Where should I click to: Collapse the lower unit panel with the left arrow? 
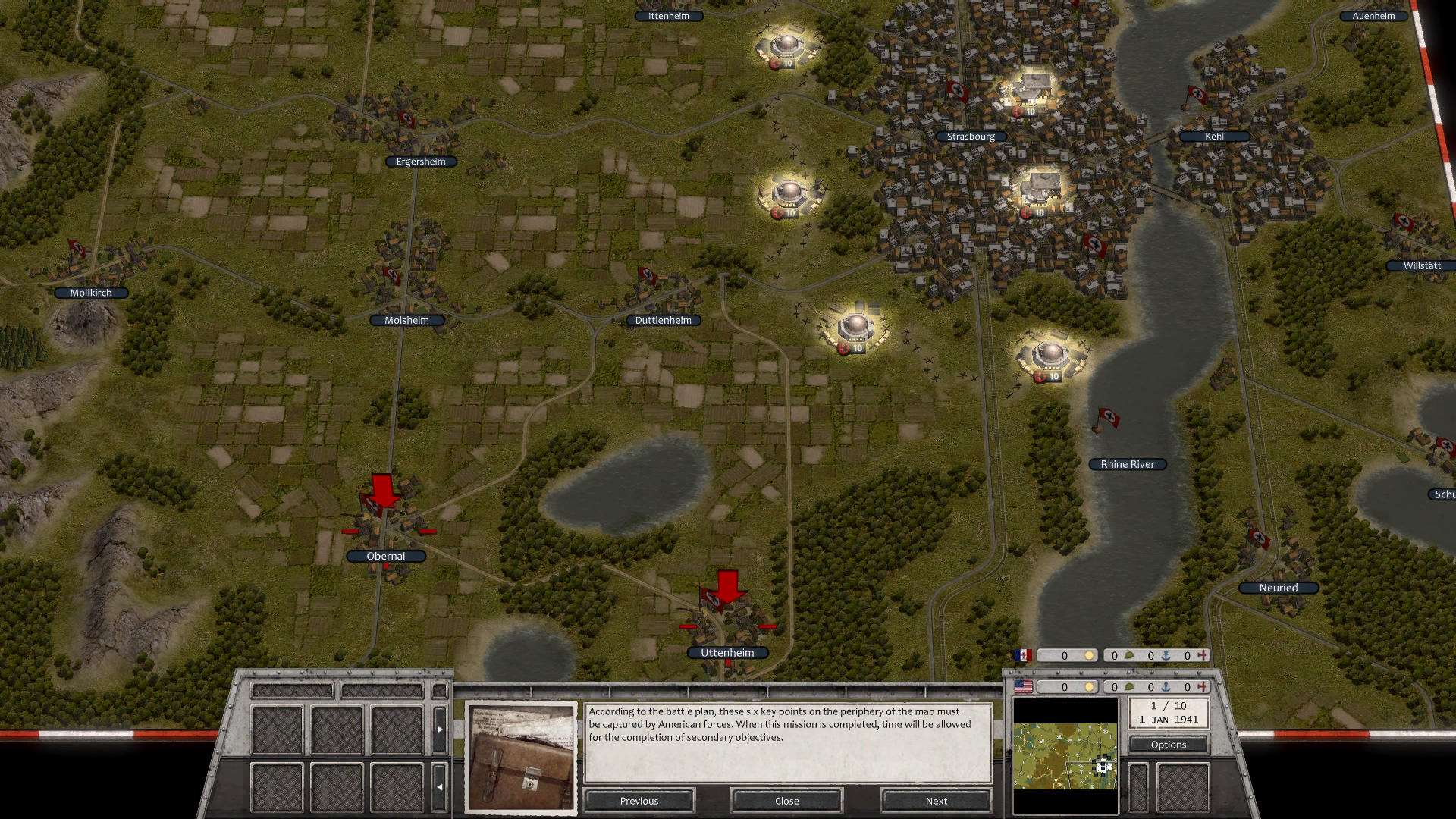(440, 787)
